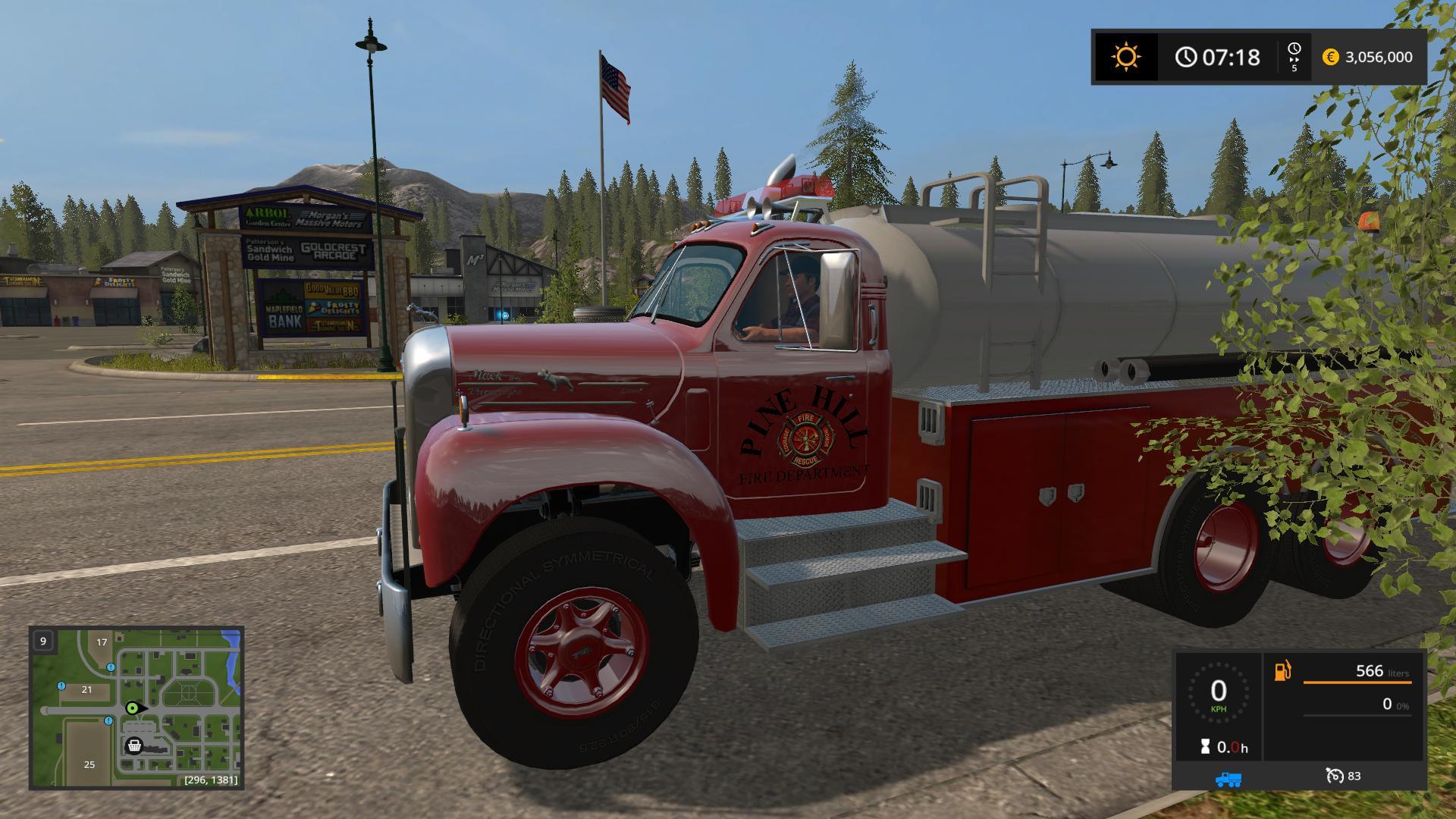Click the blue exclamation marker beside field 21
The width and height of the screenshot is (1456, 819).
pos(62,686)
